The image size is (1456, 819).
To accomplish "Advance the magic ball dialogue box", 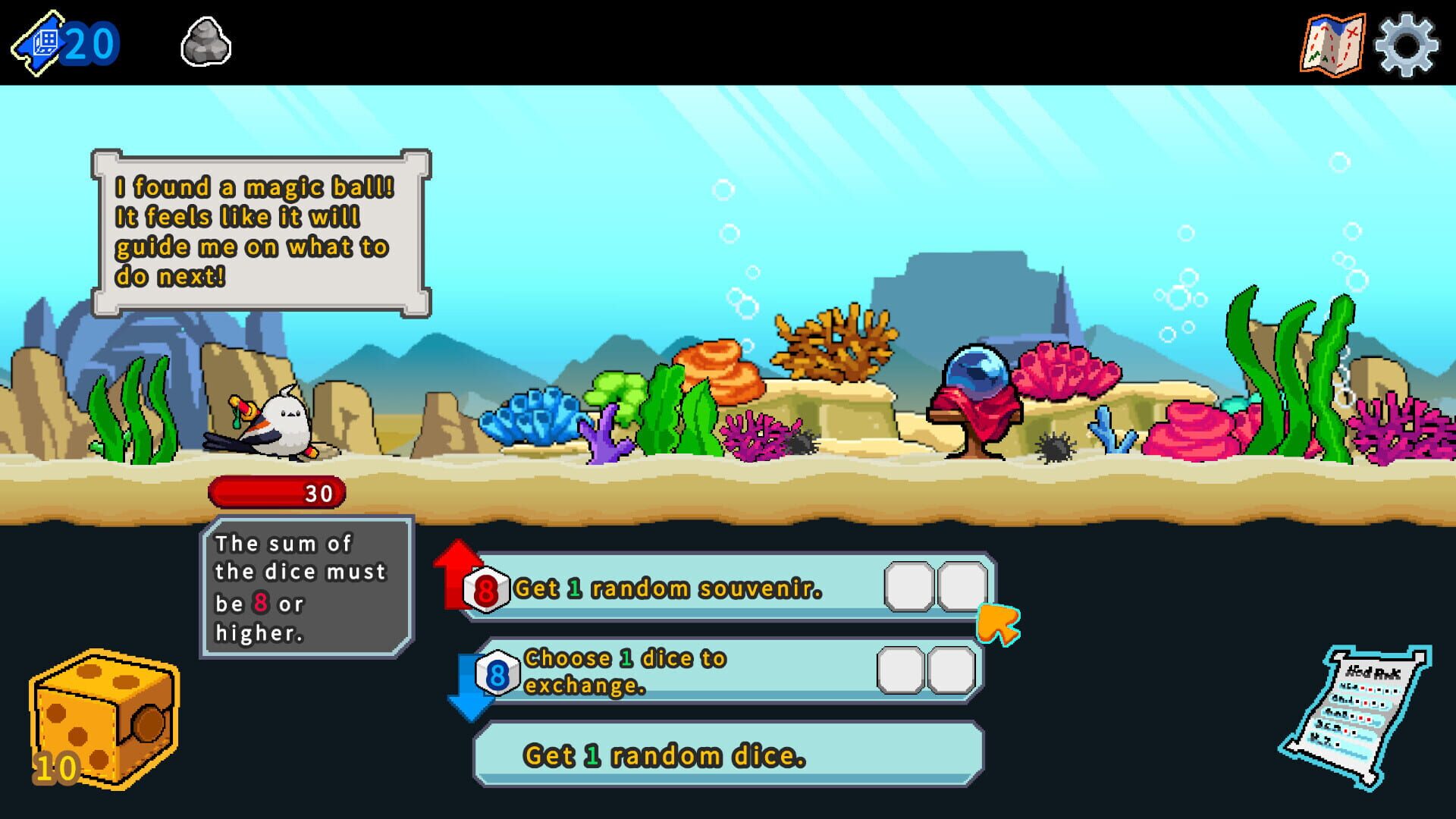I will pyautogui.click(x=262, y=231).
